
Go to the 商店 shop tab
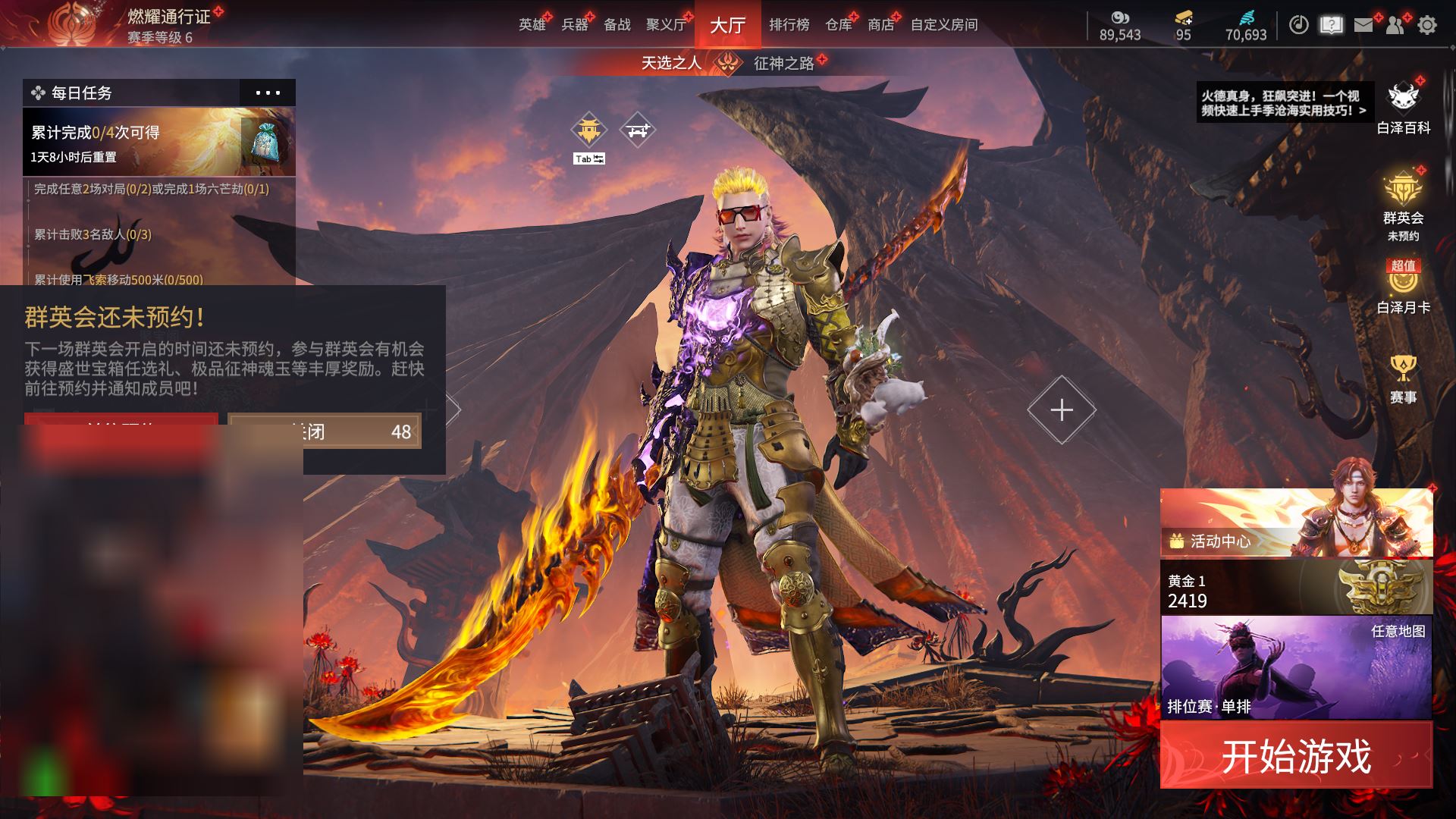[880, 25]
